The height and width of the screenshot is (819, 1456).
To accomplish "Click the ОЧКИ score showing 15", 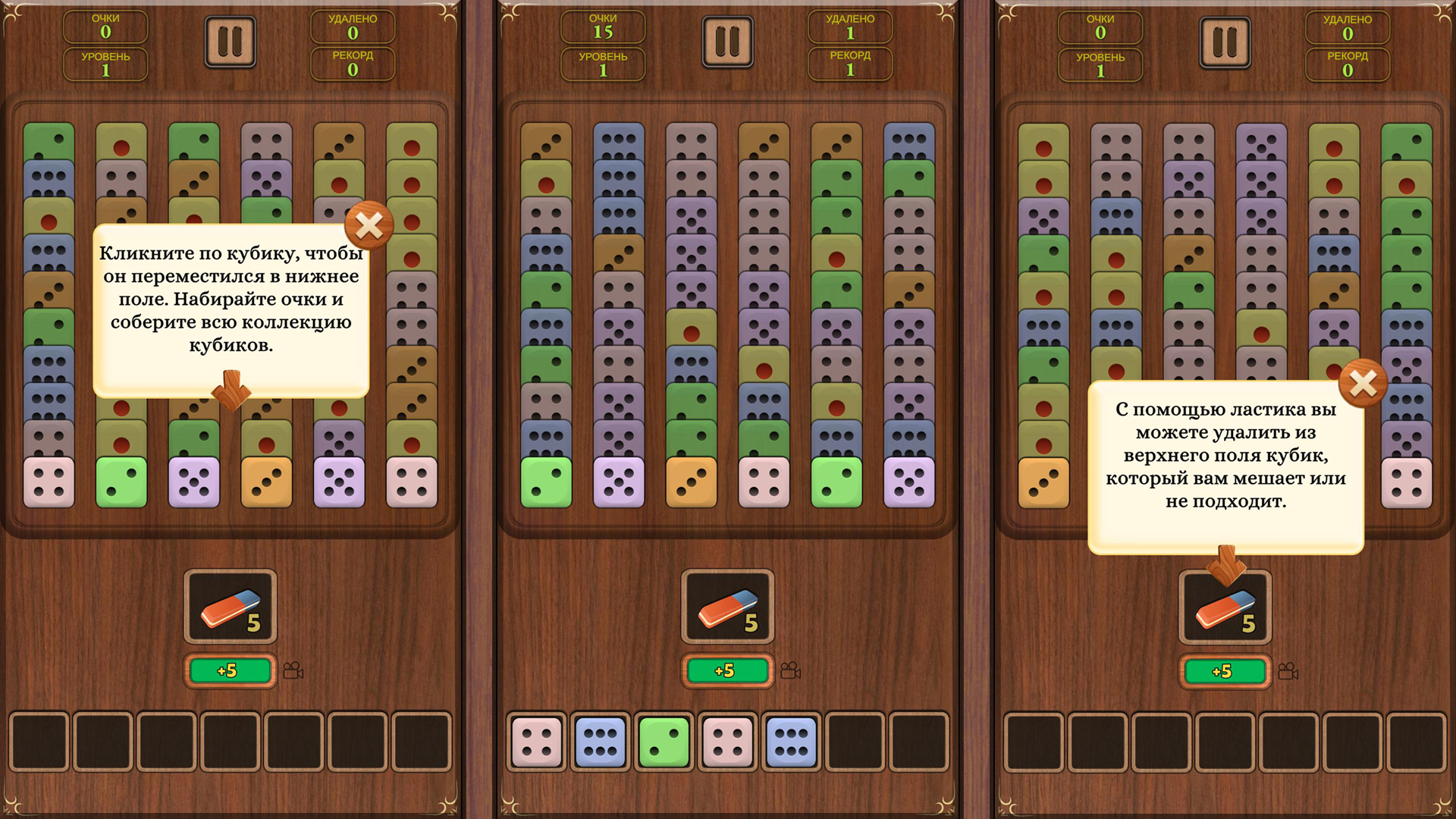I will point(603,28).
